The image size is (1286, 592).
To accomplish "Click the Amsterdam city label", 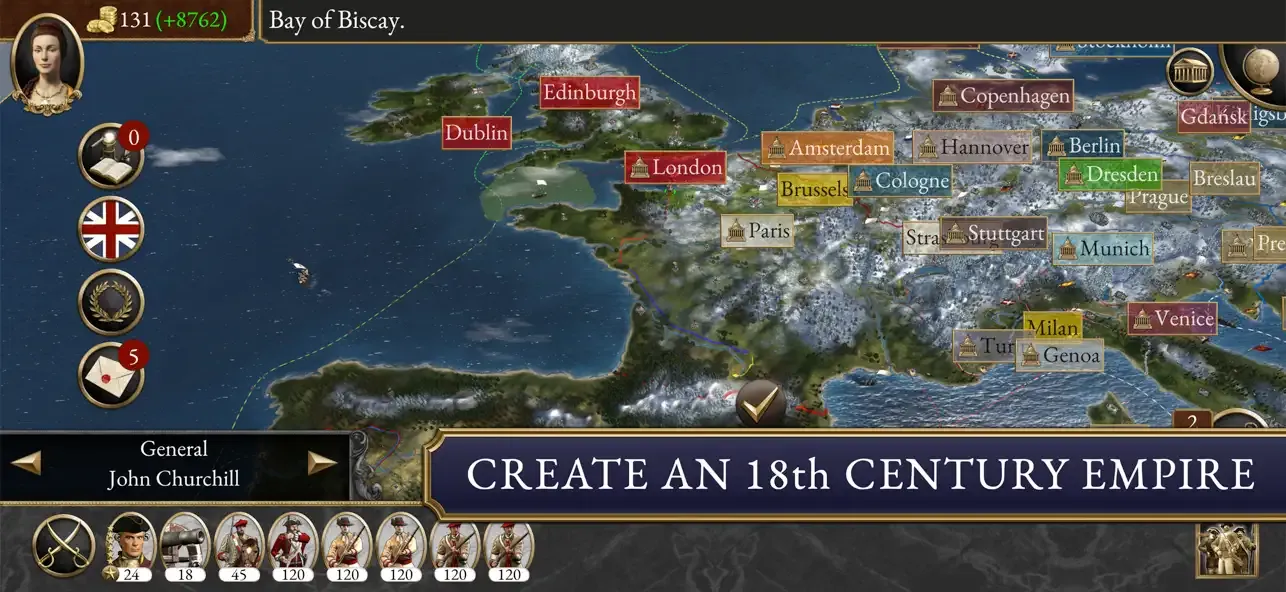I will 827,148.
